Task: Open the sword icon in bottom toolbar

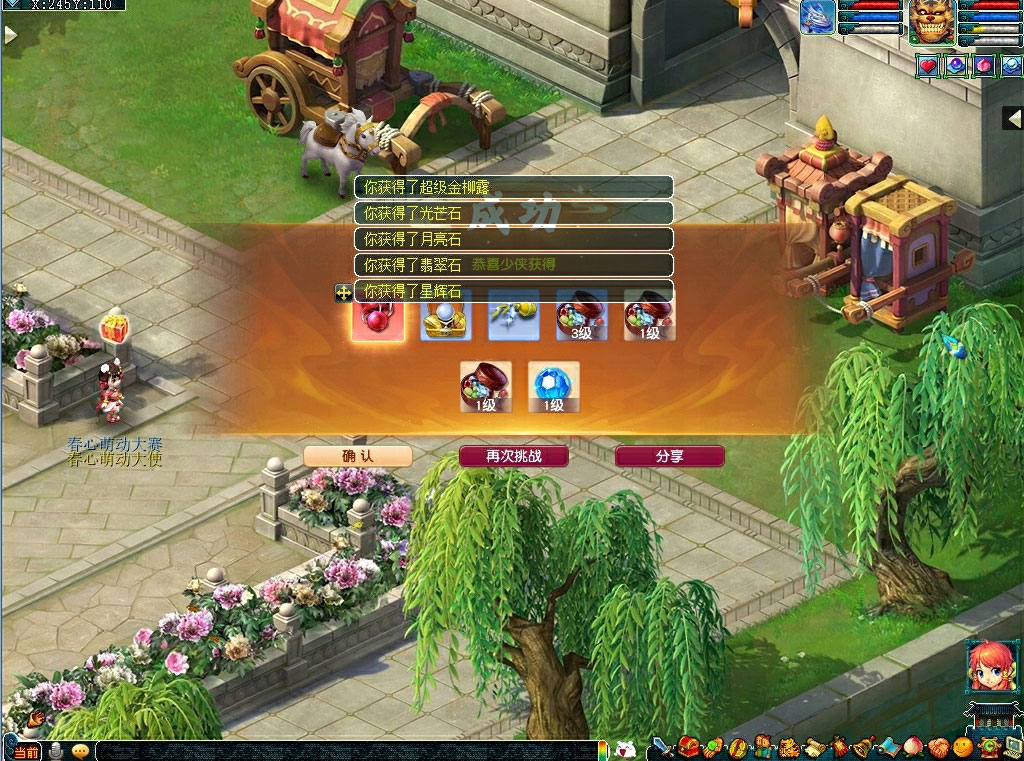Action: pyautogui.click(x=661, y=746)
